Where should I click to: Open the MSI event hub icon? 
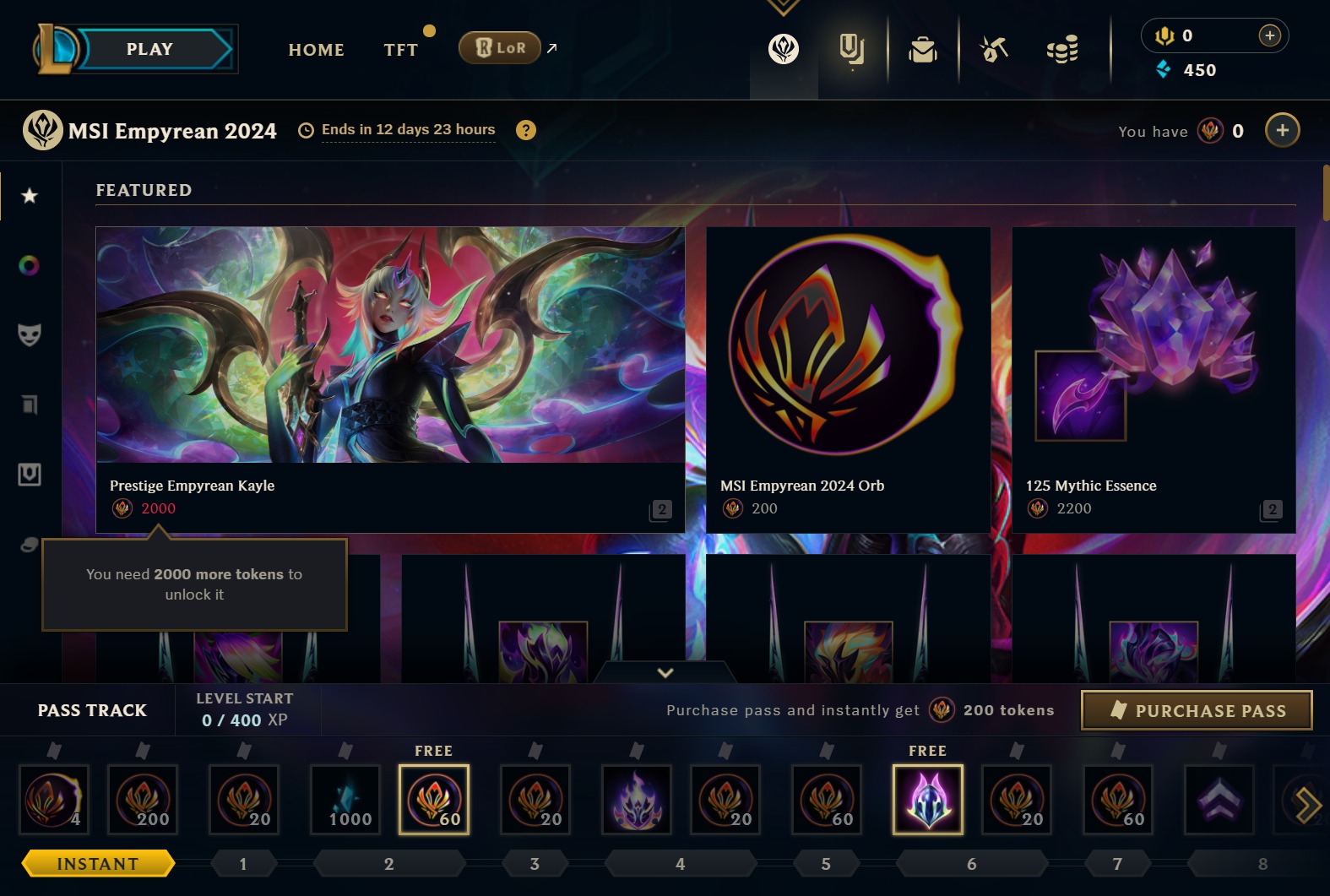coord(782,50)
